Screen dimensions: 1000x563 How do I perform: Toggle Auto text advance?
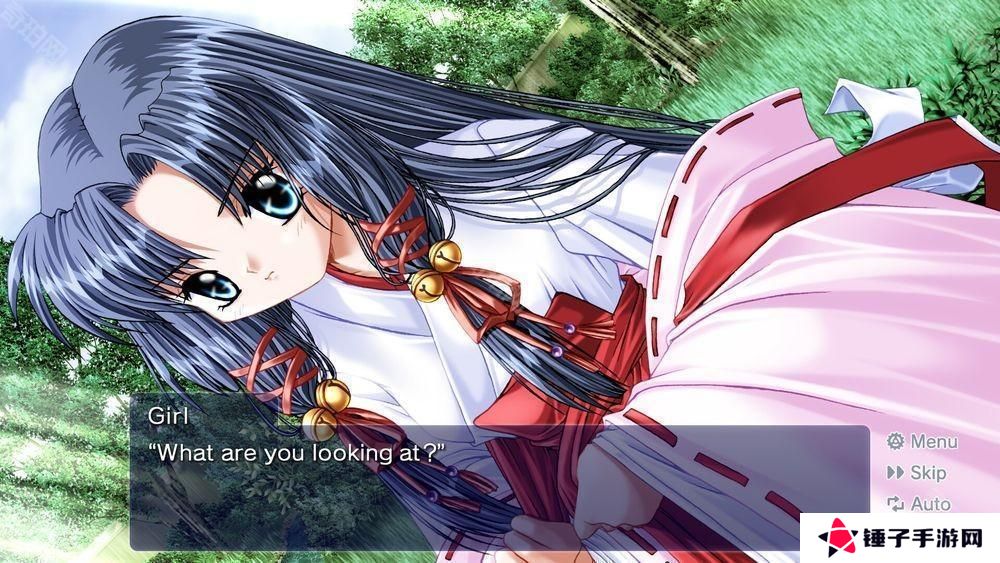click(x=918, y=504)
